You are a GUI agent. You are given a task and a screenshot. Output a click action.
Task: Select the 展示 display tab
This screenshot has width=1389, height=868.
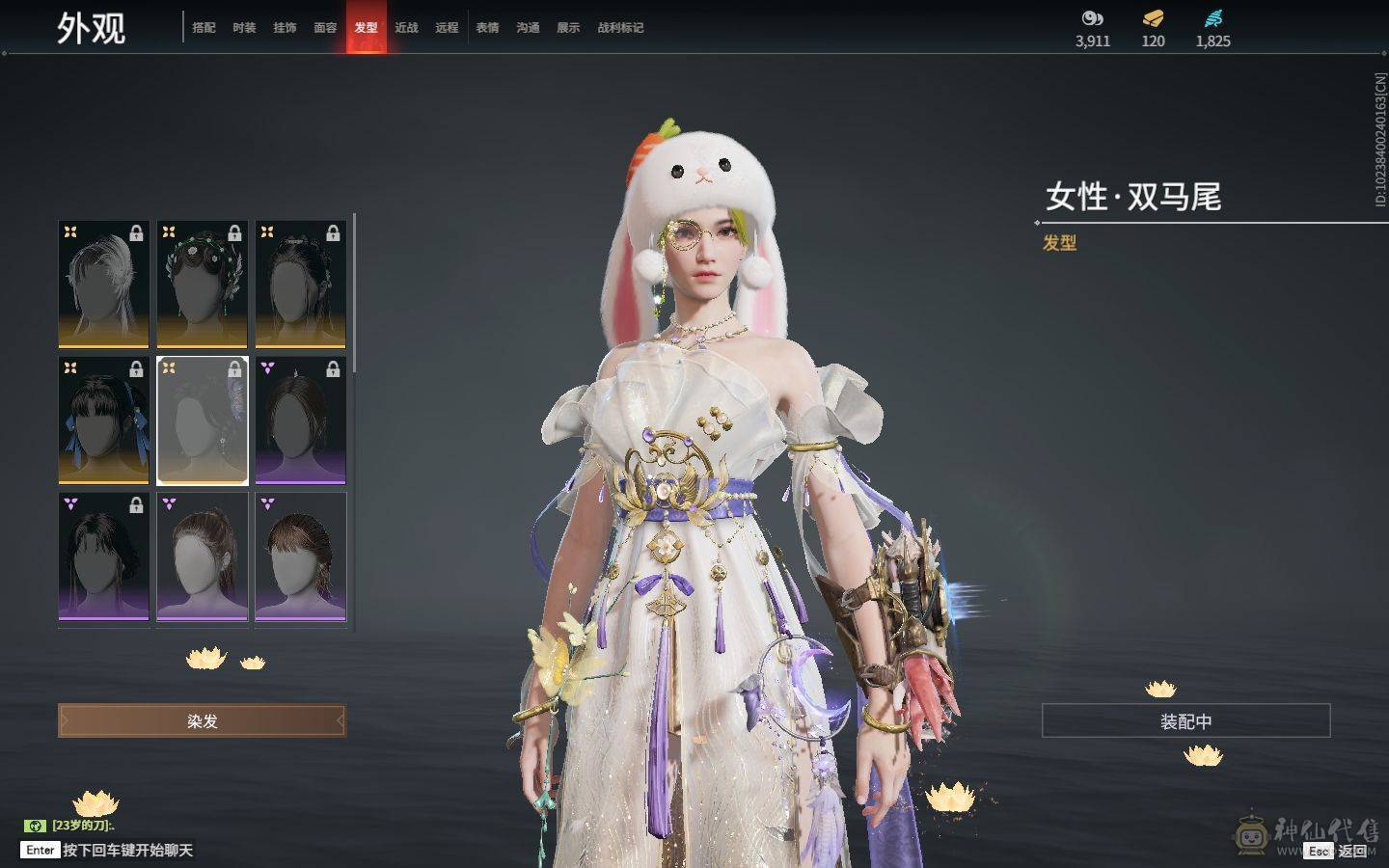pos(568,28)
